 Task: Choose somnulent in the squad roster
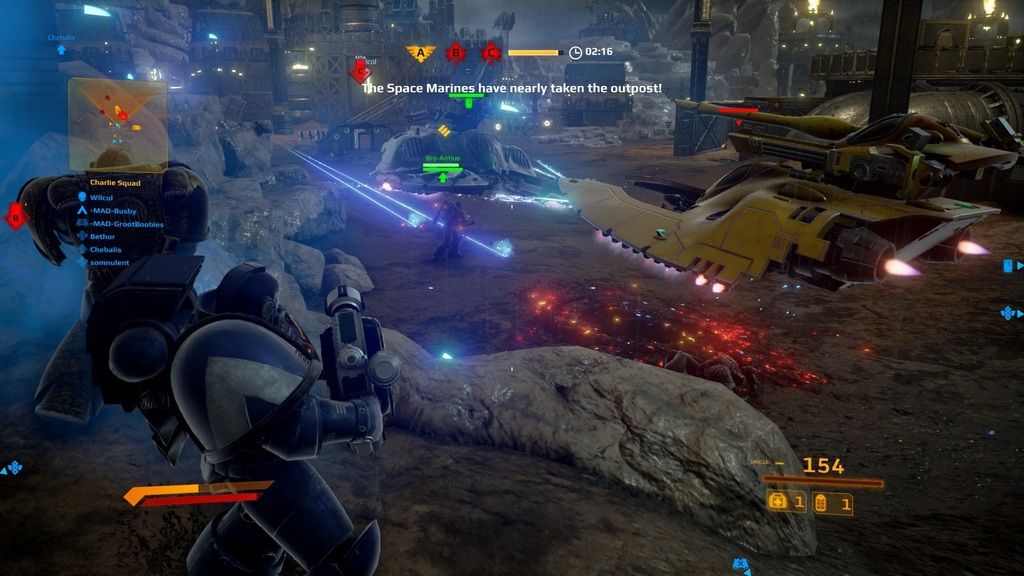110,261
